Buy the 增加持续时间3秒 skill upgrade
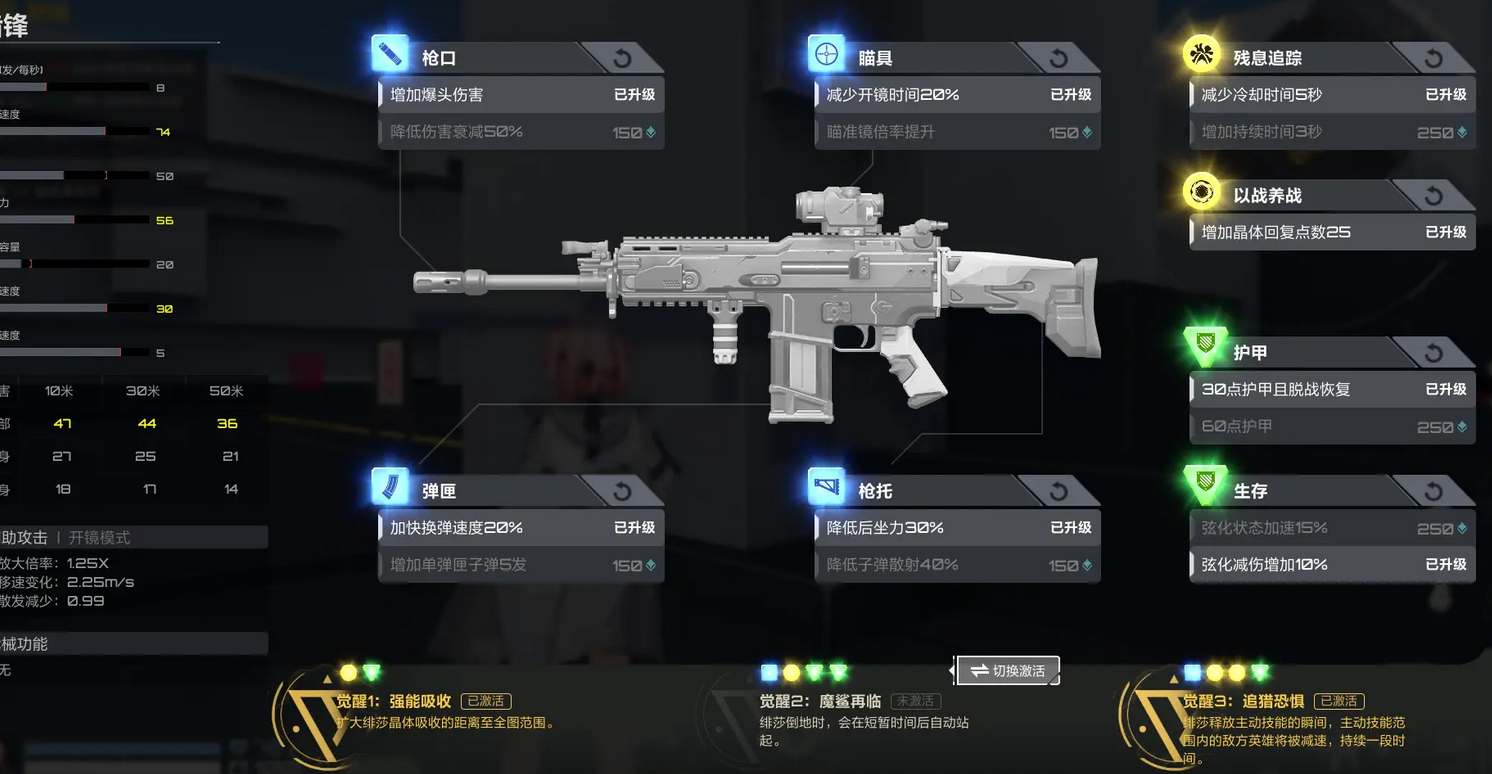 (x=1332, y=132)
